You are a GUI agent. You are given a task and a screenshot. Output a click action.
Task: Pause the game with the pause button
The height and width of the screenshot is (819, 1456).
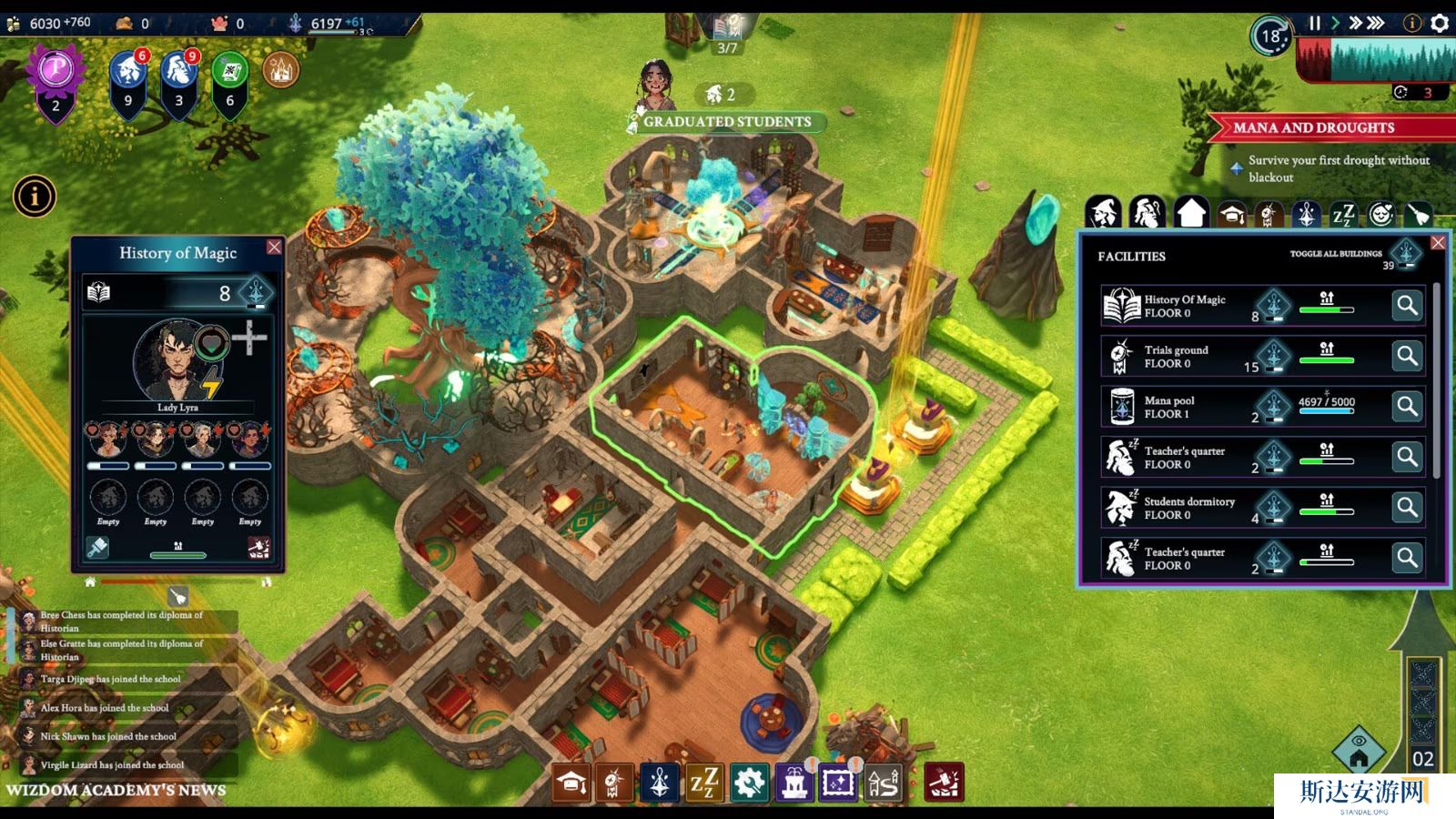1314,23
